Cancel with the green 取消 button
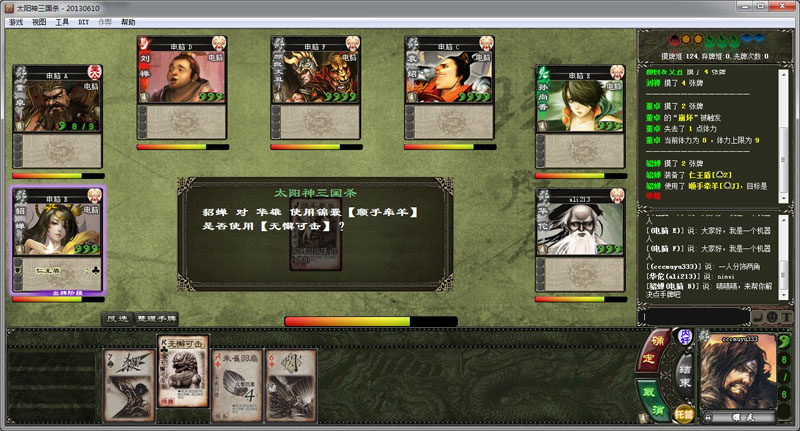This screenshot has height=431, width=800. [650, 398]
